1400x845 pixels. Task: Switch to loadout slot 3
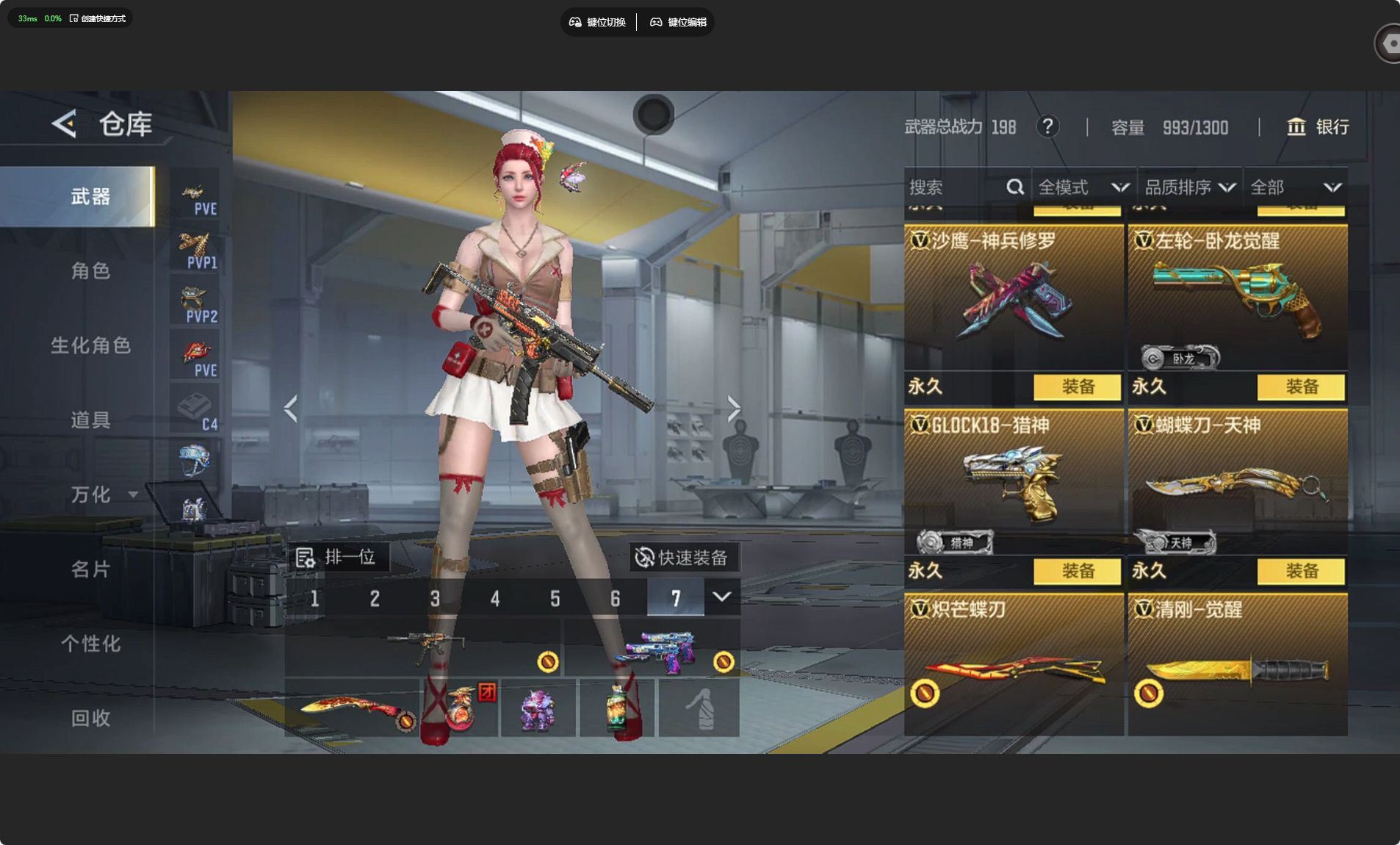click(435, 599)
